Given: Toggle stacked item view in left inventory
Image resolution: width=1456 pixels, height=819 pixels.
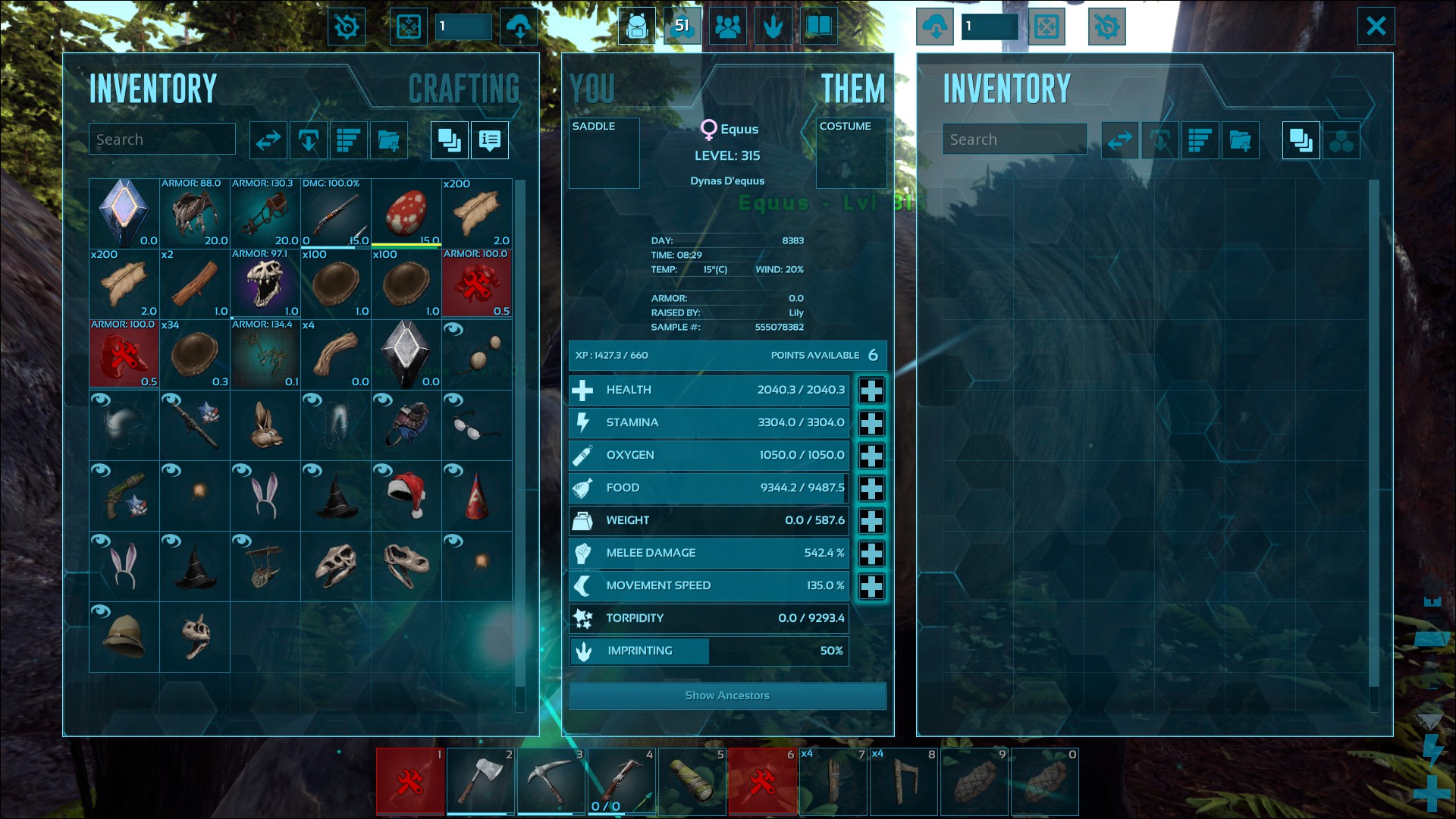Looking at the screenshot, I should pos(448,140).
